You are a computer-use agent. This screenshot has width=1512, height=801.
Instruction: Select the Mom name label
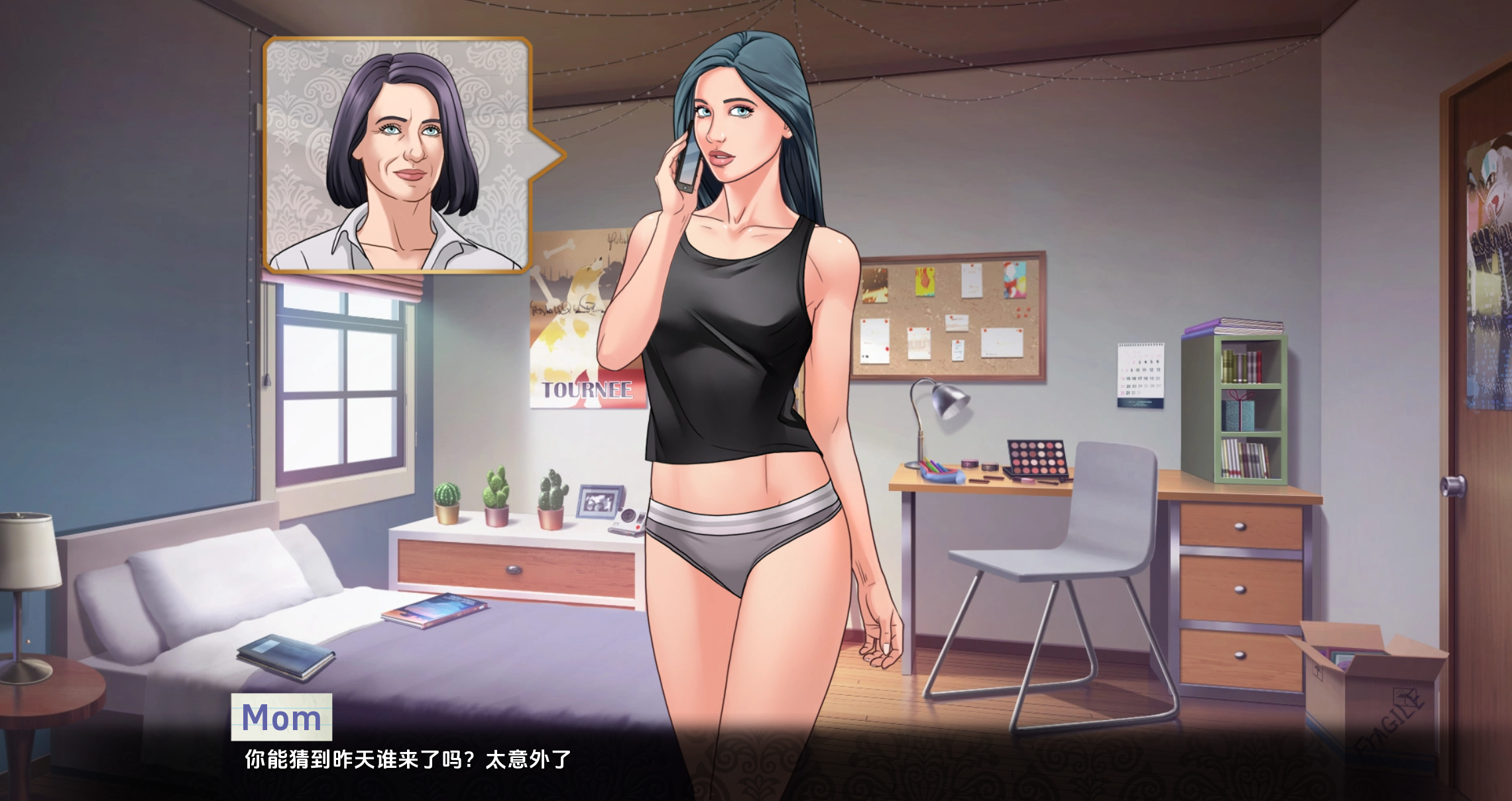click(x=282, y=717)
